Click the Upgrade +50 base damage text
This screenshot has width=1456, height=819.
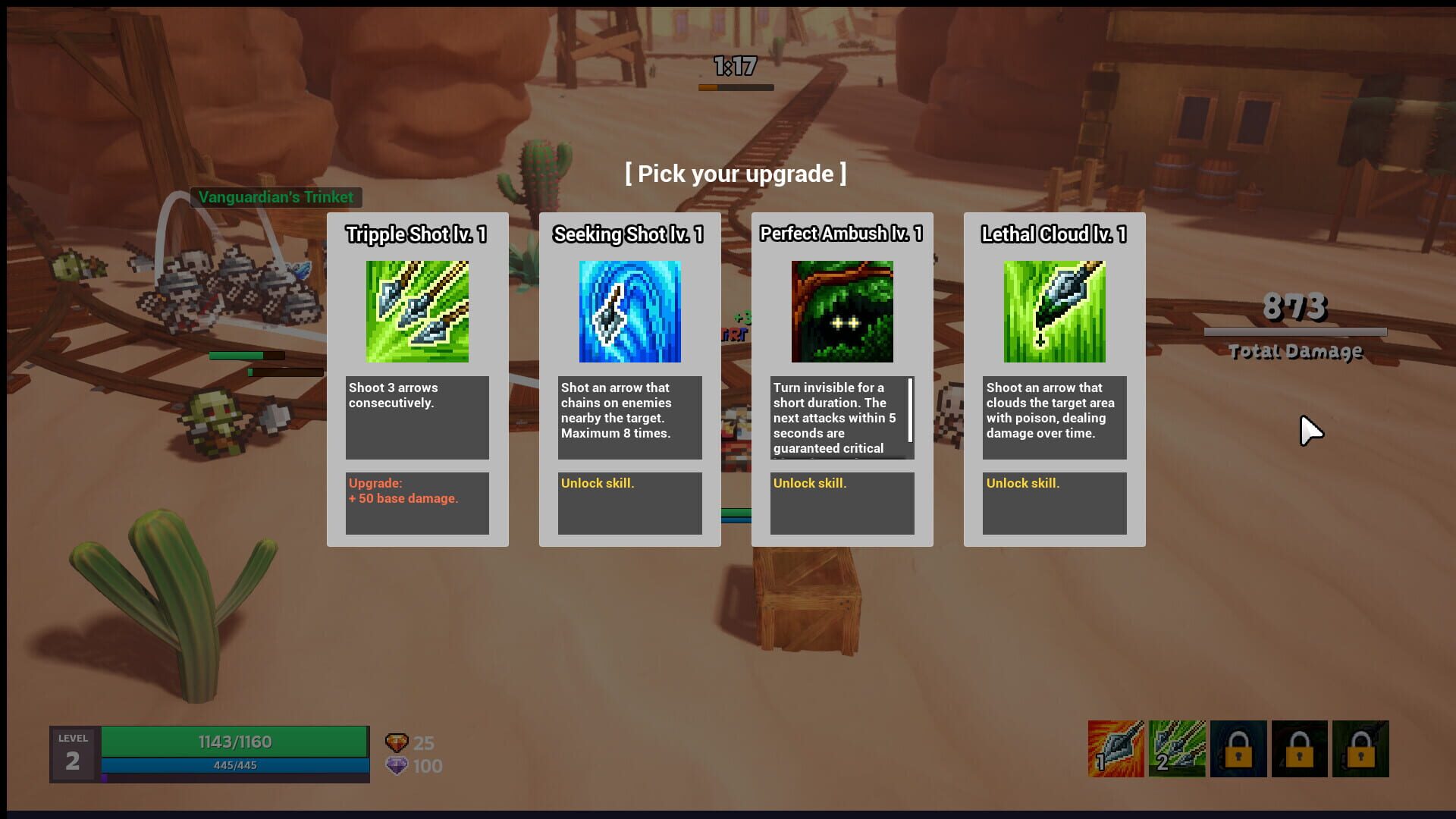click(x=402, y=491)
